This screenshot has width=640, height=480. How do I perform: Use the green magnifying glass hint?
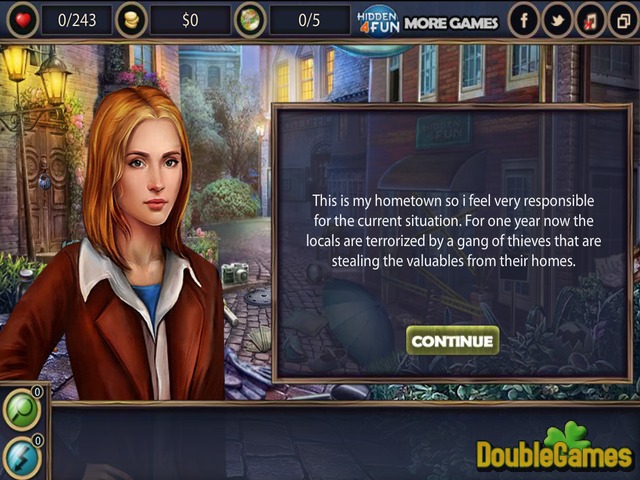(22, 408)
